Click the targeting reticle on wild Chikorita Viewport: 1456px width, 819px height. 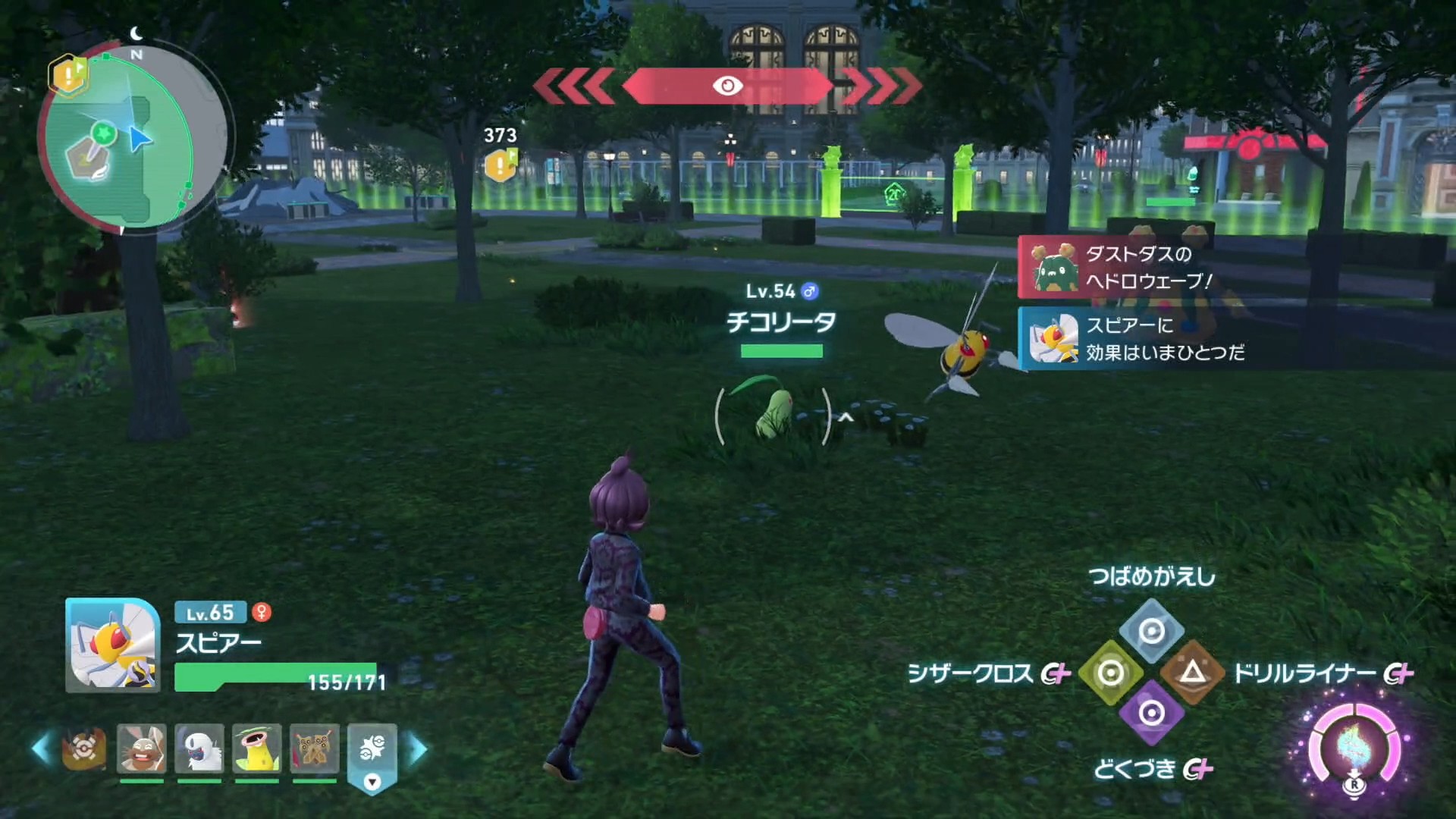[772, 415]
